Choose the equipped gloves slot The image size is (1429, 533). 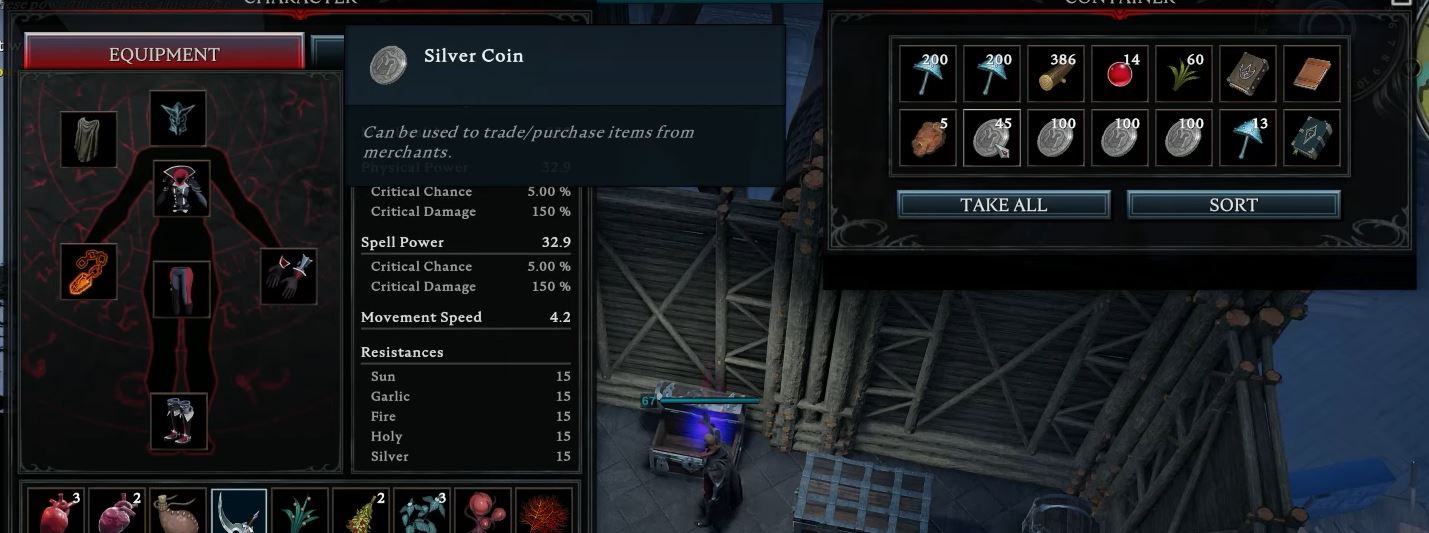289,276
